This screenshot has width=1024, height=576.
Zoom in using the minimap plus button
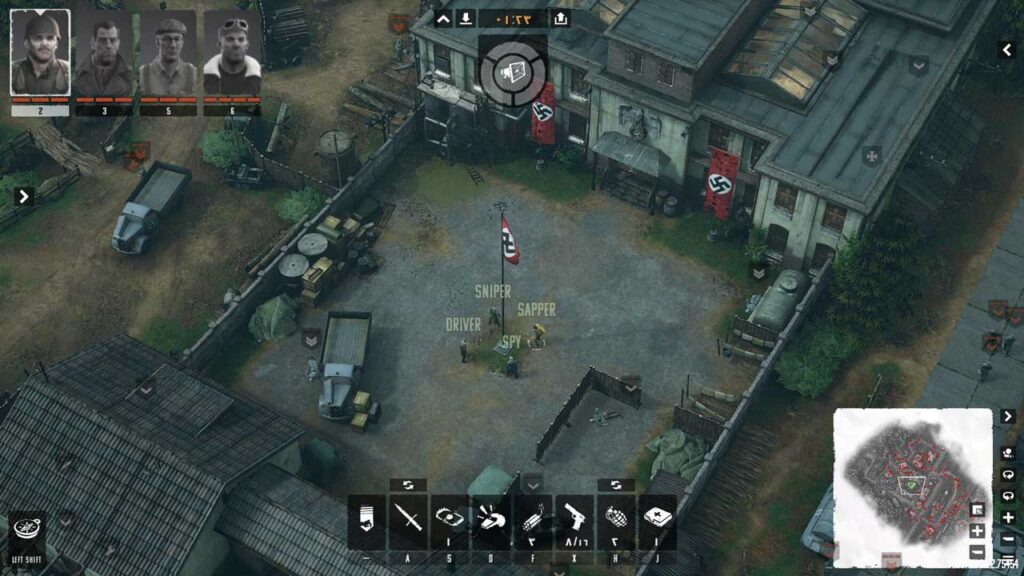click(977, 531)
